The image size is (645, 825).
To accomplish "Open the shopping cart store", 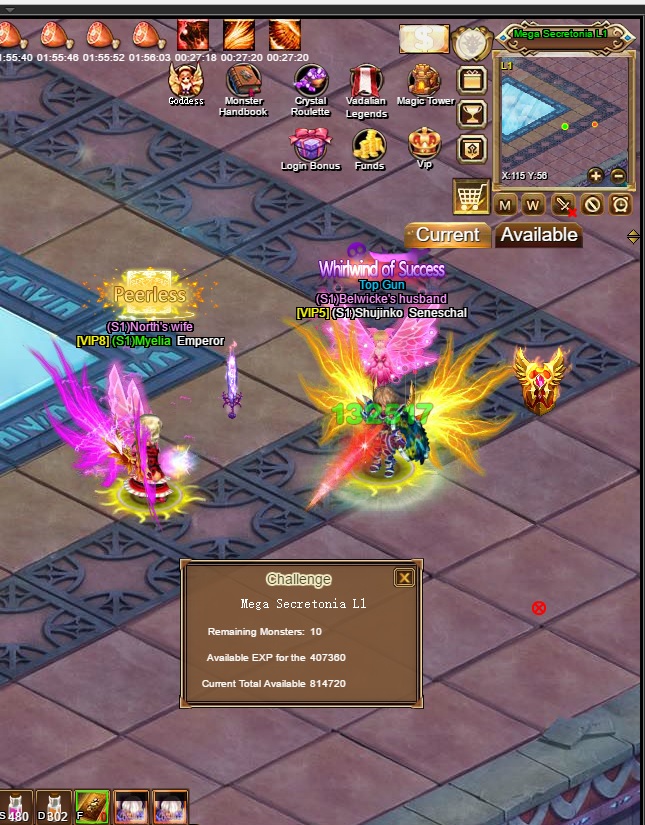I will click(471, 196).
